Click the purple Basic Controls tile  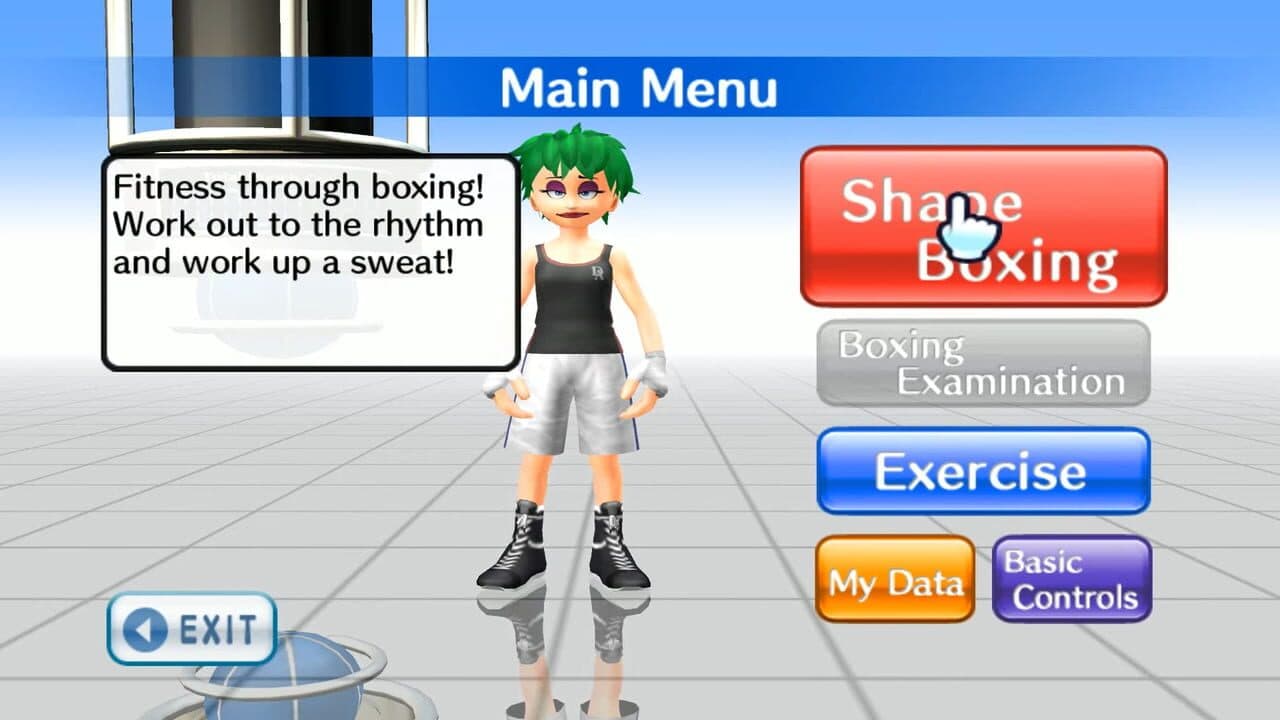(1071, 578)
